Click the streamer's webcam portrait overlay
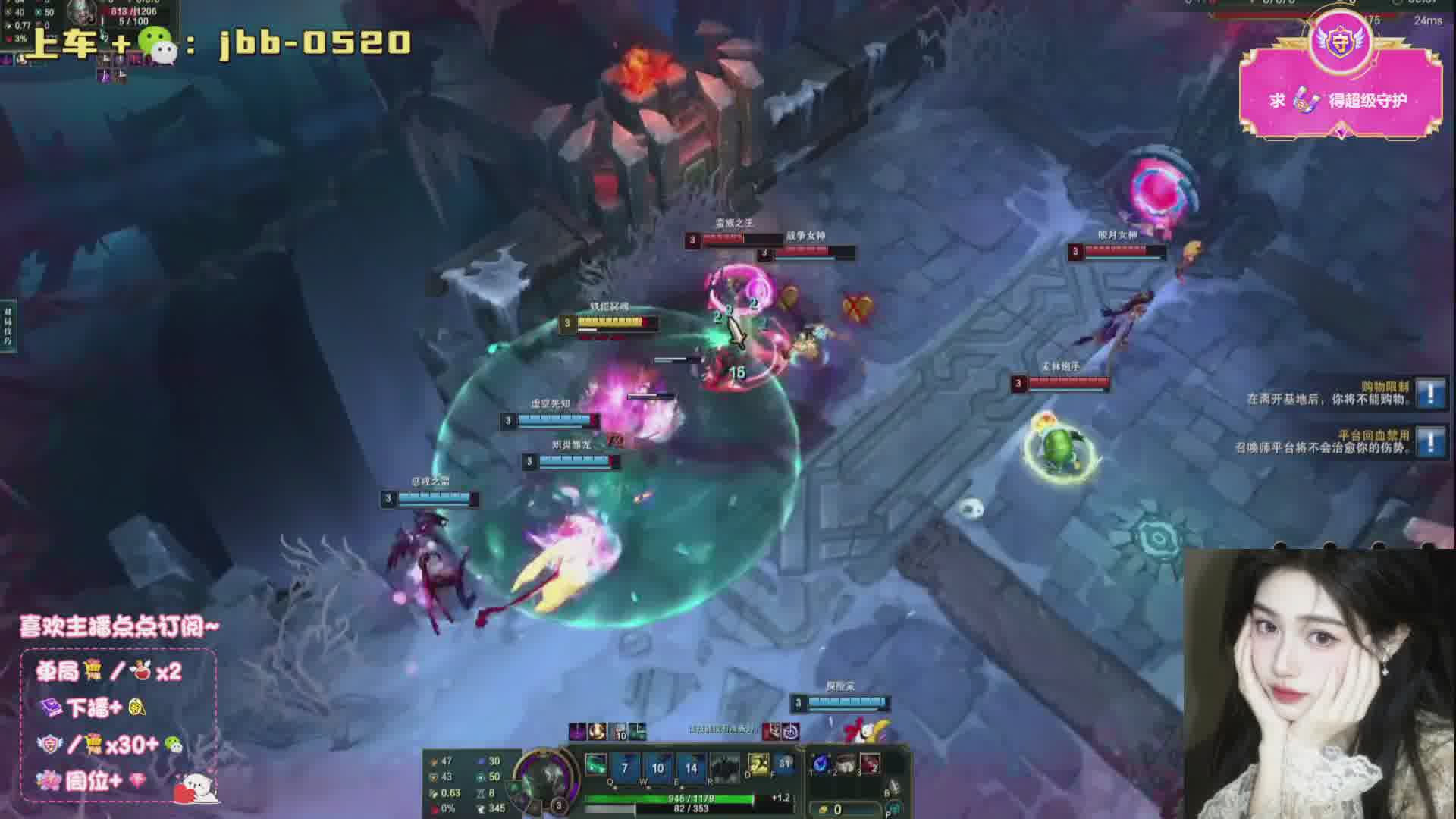The height and width of the screenshot is (819, 1456). [x=1318, y=682]
